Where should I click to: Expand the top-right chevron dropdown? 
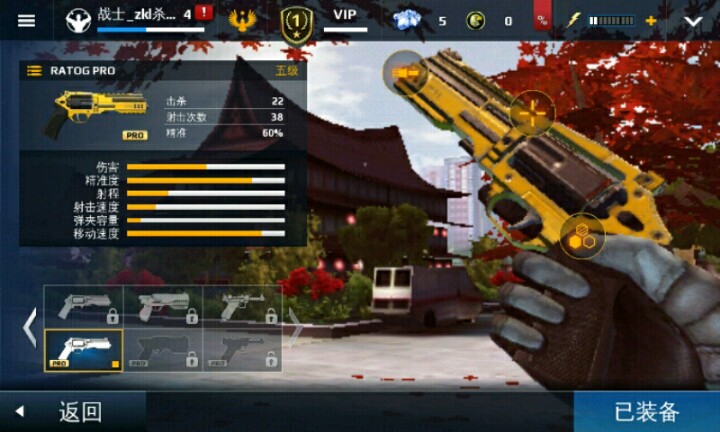[694, 20]
